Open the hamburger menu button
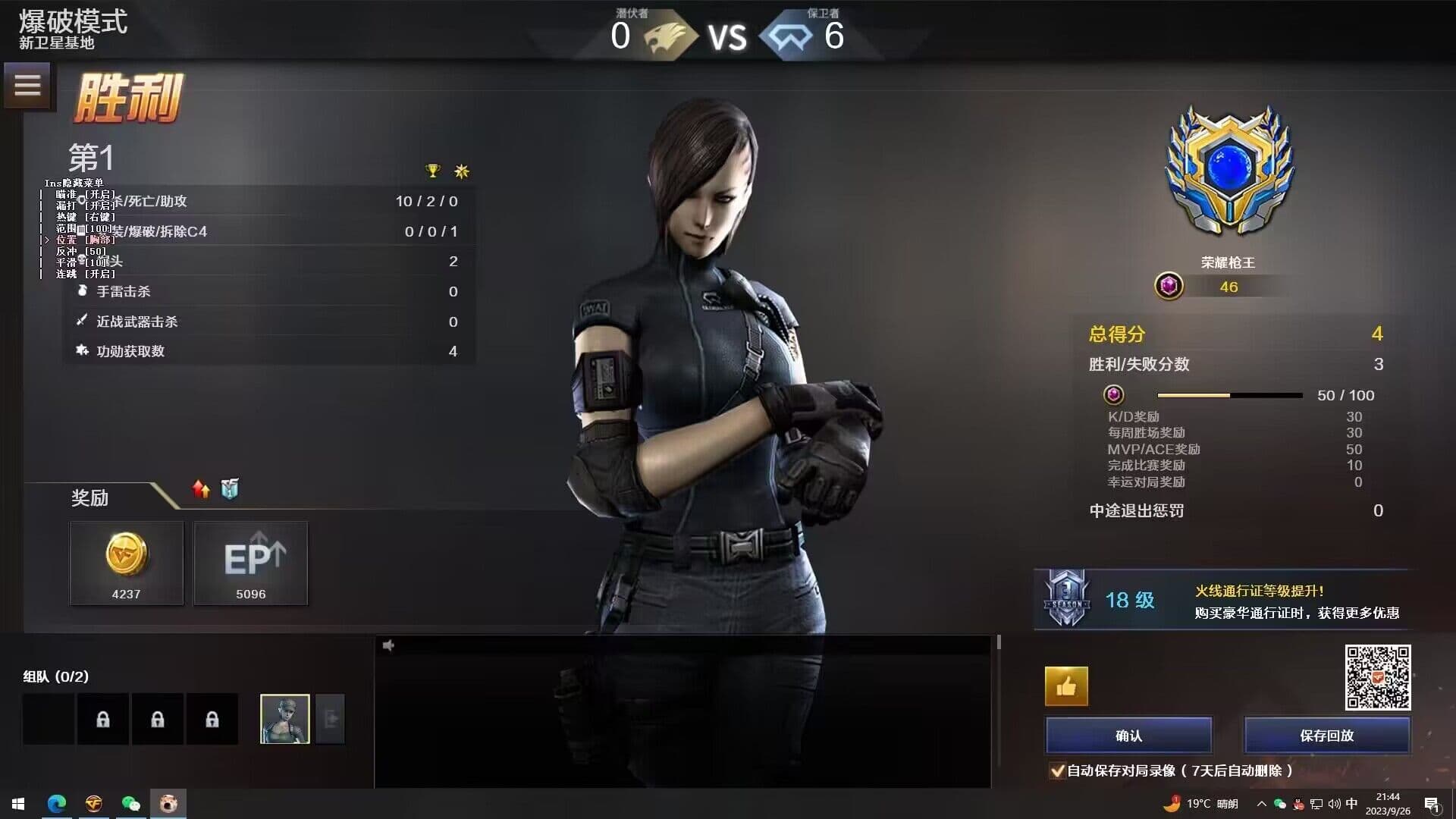 tap(27, 85)
